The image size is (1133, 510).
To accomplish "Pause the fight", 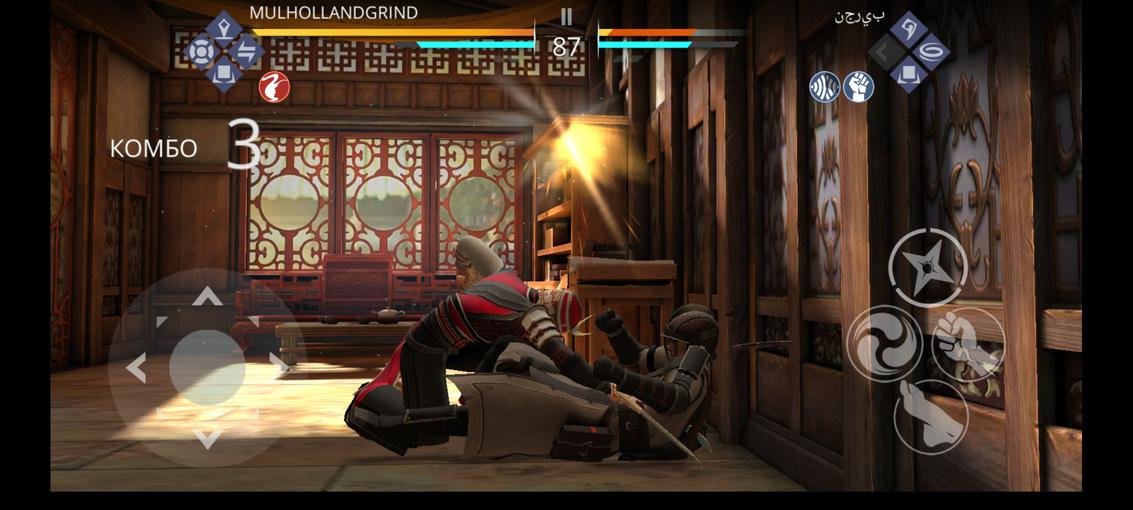I will 566,17.
